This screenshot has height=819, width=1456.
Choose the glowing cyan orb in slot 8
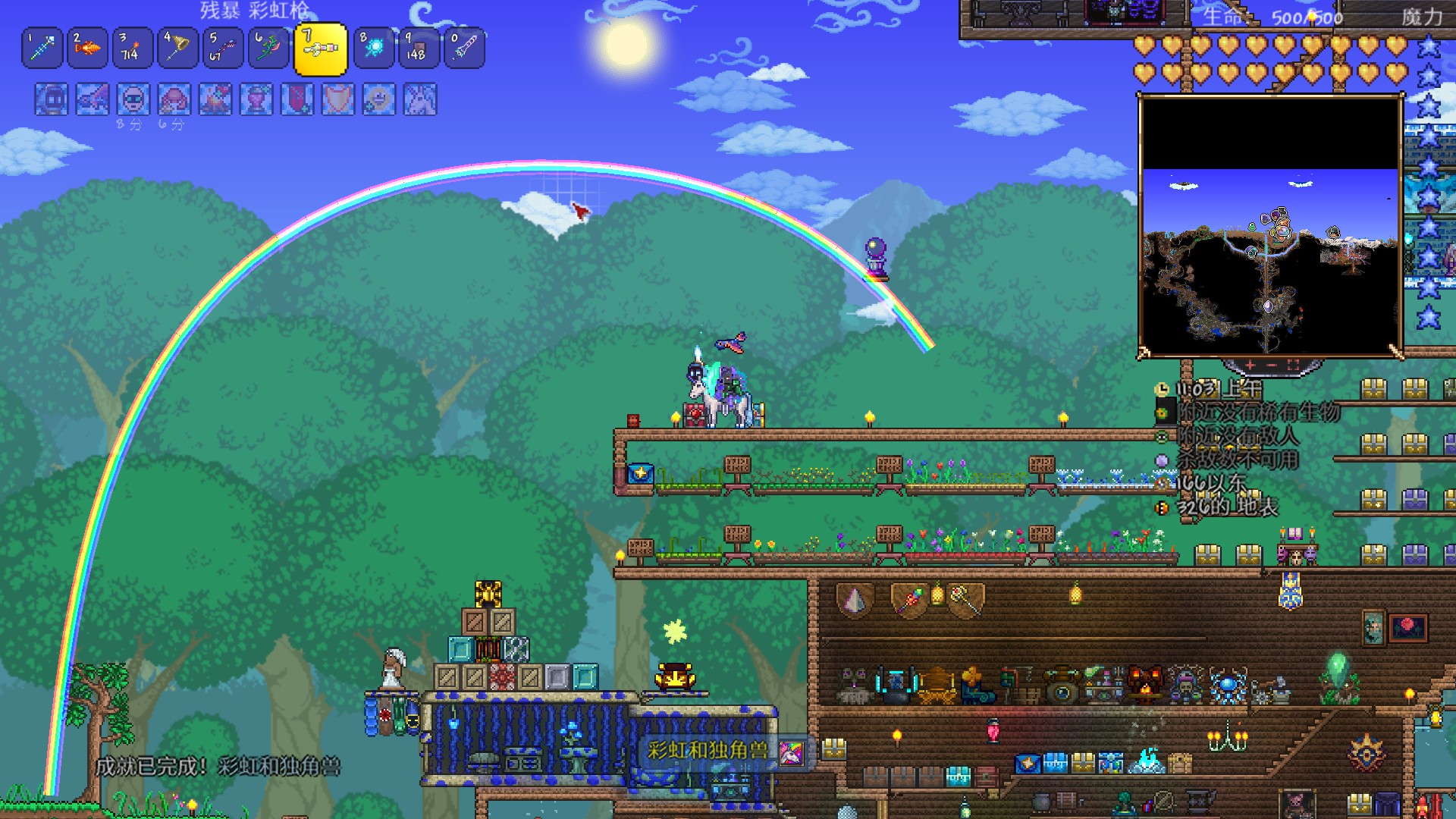point(374,49)
